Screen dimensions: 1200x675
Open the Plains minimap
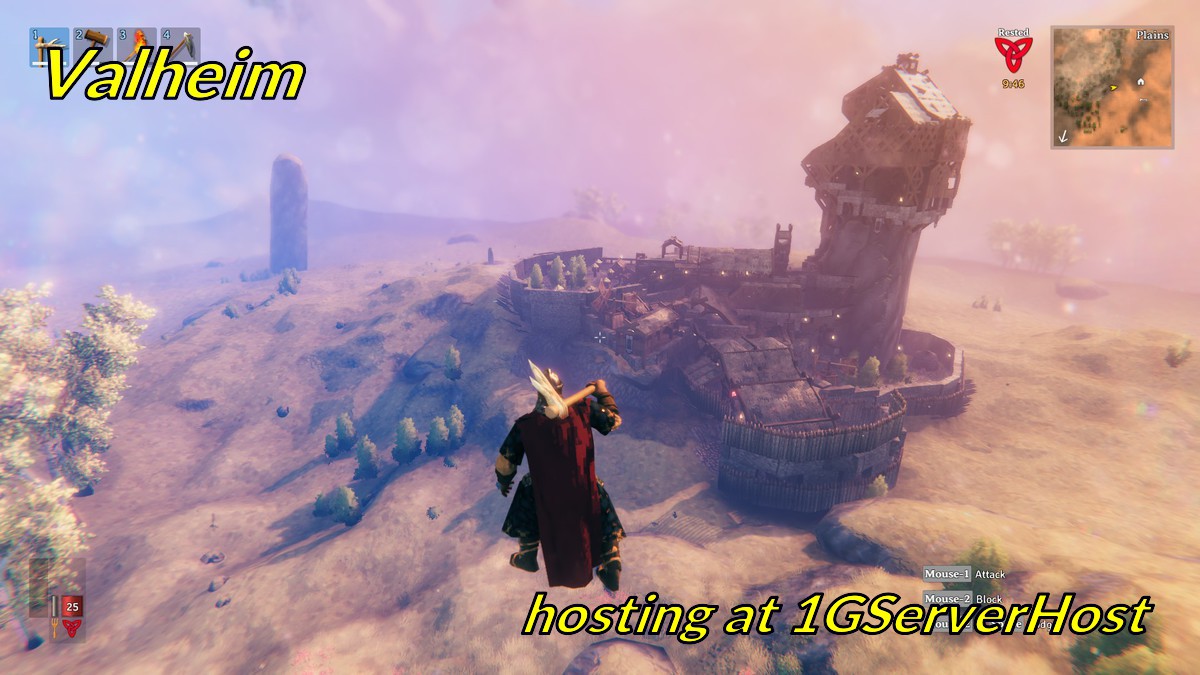click(x=1111, y=88)
